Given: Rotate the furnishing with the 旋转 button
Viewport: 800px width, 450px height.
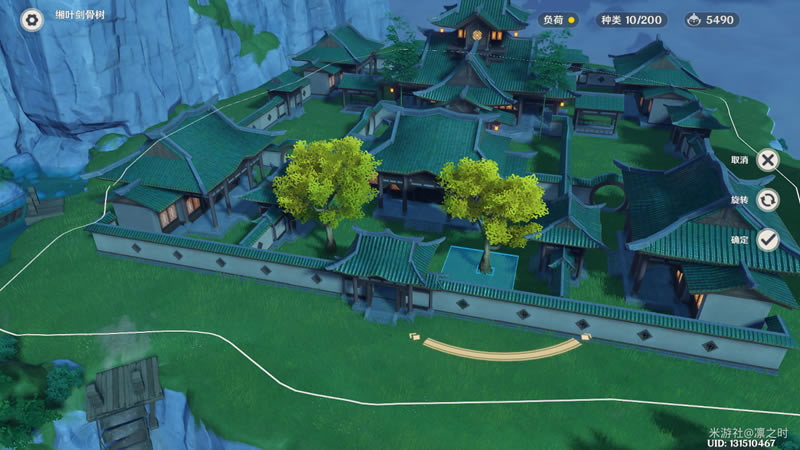Looking at the screenshot, I should tap(767, 200).
